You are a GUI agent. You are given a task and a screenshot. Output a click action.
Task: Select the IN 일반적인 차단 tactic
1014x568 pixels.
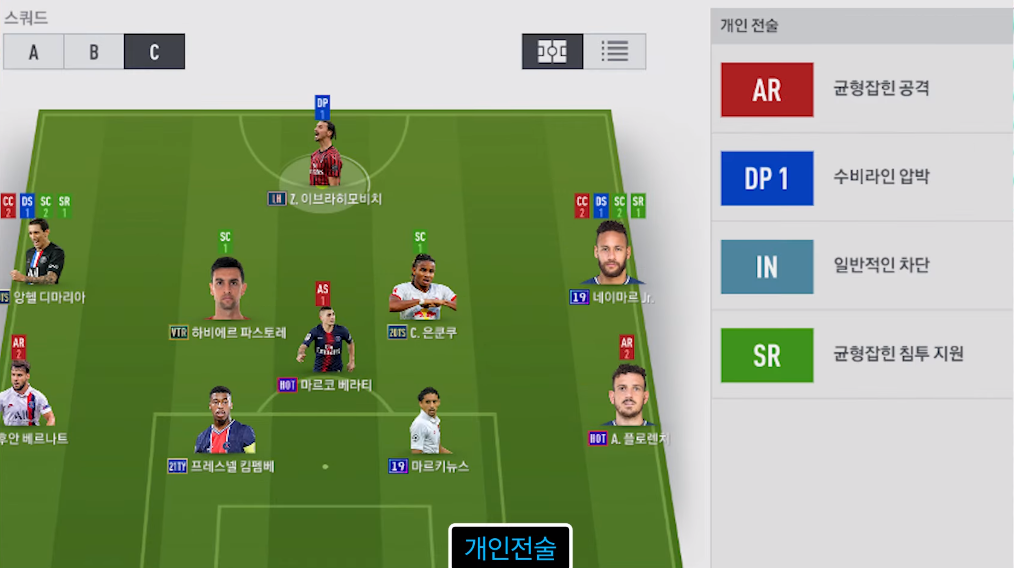[x=862, y=266]
